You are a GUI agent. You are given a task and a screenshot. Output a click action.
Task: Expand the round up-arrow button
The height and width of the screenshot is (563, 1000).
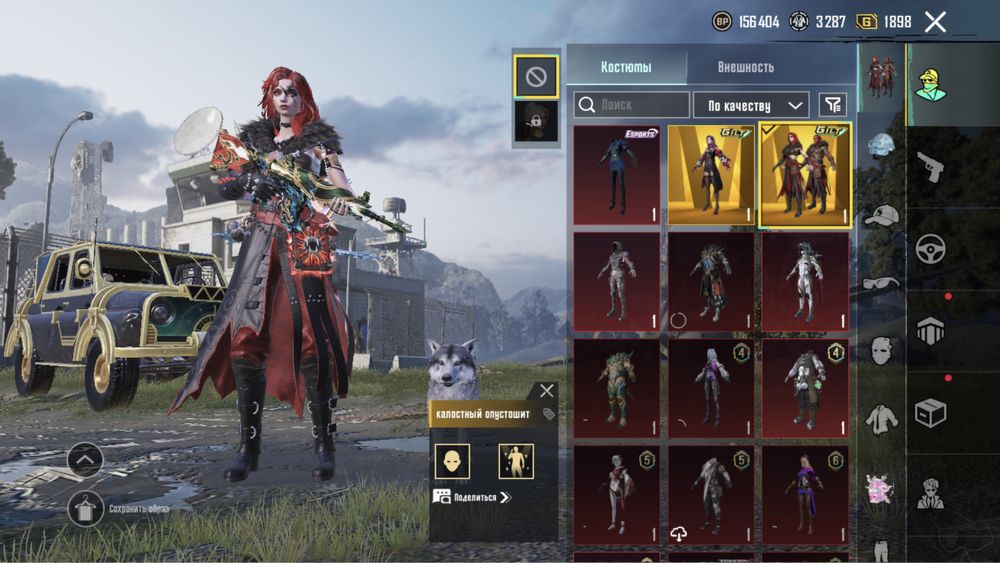point(85,460)
